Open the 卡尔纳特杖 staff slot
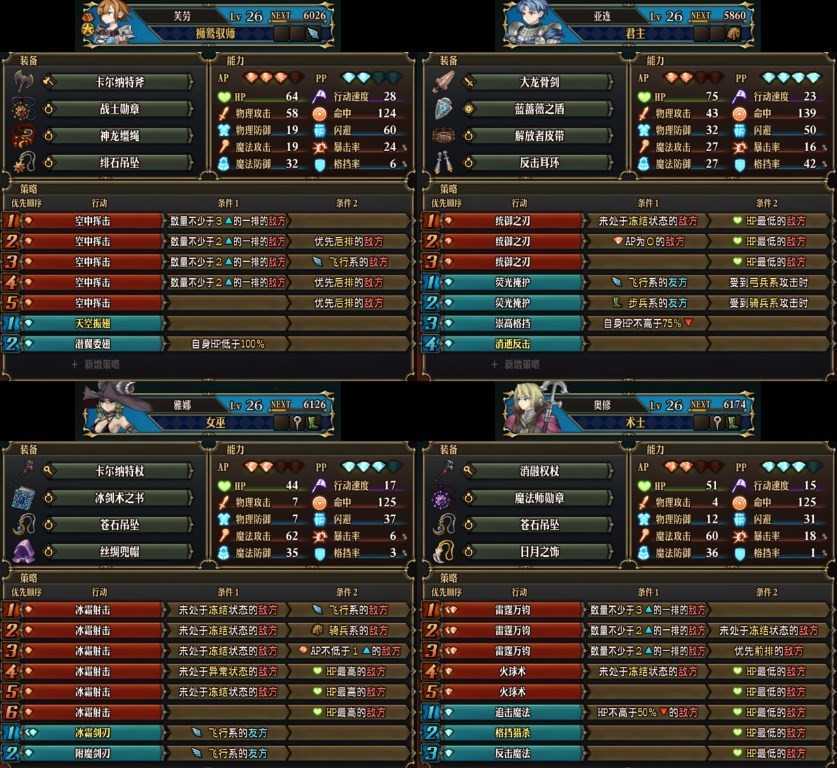The image size is (837, 768). [118, 471]
